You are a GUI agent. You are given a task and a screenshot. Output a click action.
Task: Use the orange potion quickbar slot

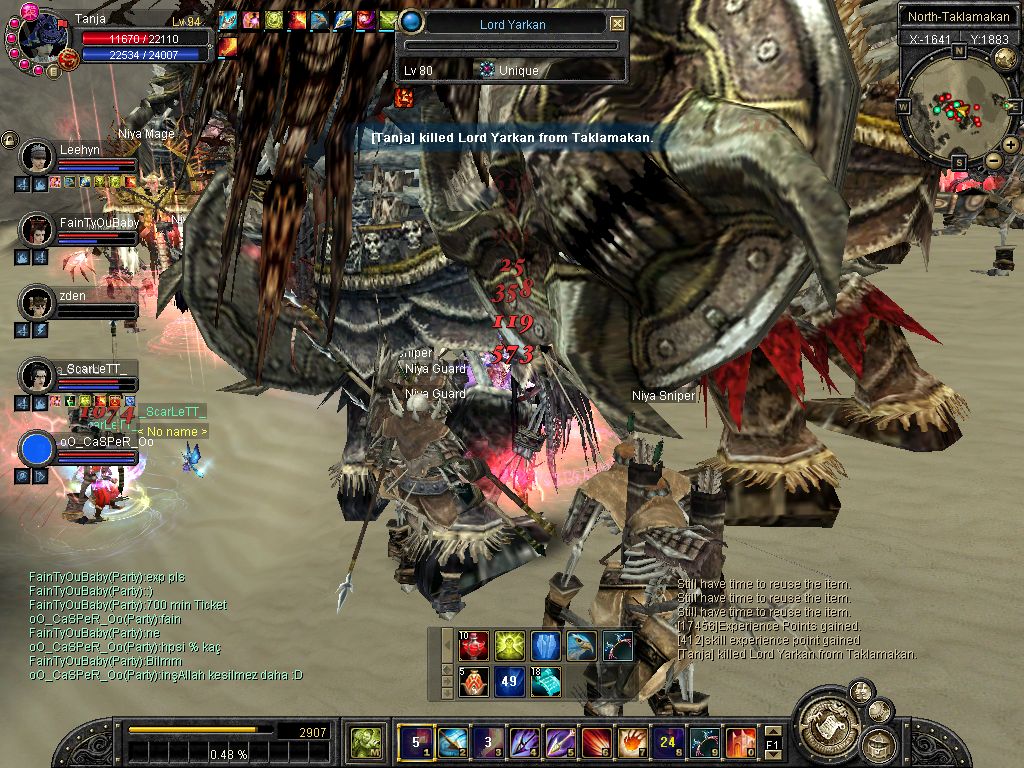473,682
